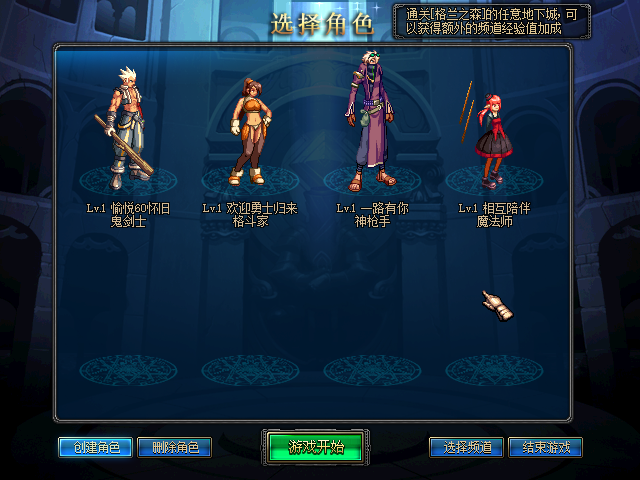
Task: Pick the 神枪手 gunner character
Action: (368, 125)
